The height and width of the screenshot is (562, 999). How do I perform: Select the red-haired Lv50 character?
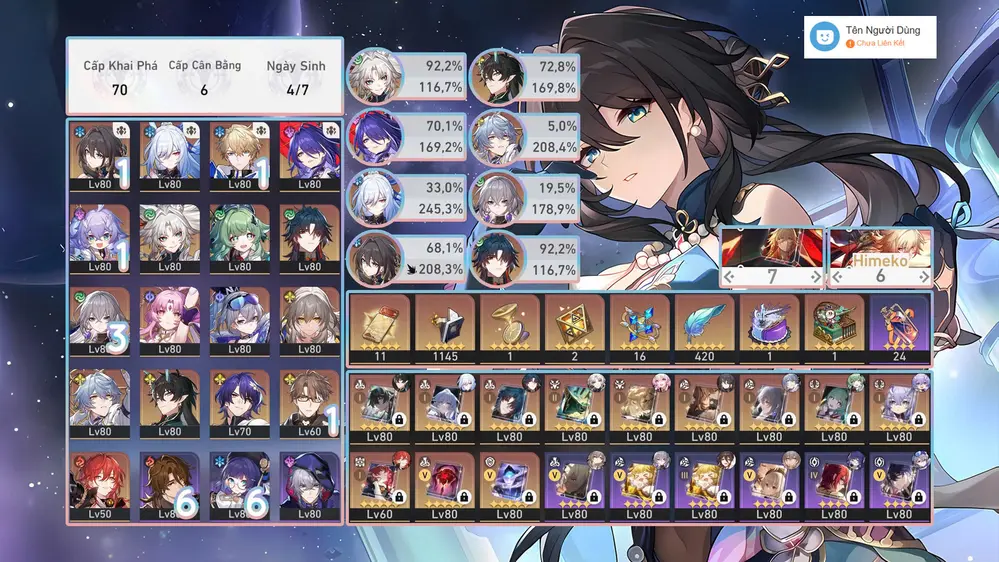(x=100, y=482)
